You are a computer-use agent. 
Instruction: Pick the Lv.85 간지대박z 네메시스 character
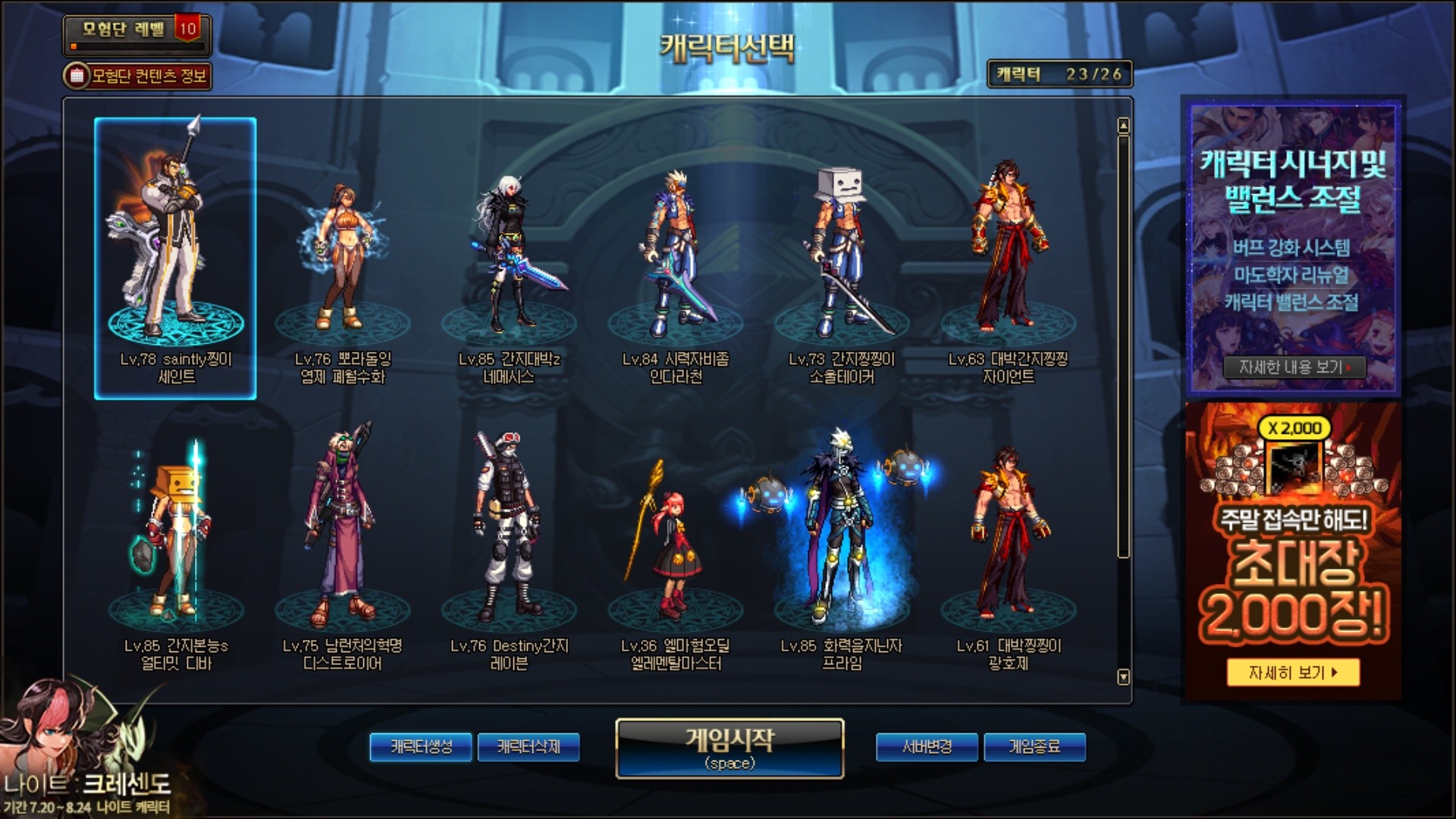(509, 258)
